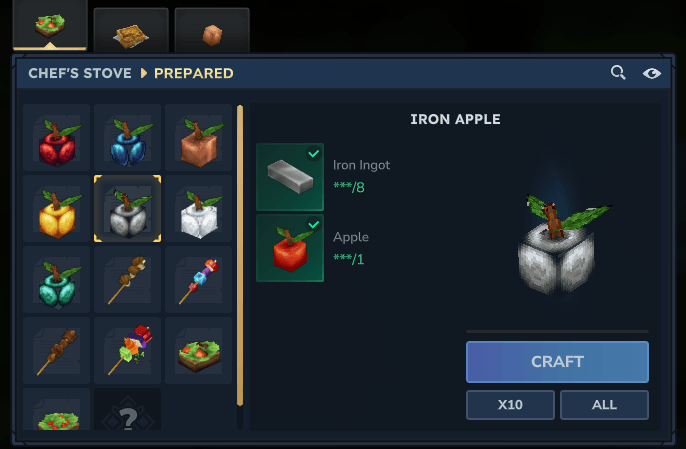The width and height of the screenshot is (686, 449).
Task: Select the red apple recipe
Action: tap(56, 137)
